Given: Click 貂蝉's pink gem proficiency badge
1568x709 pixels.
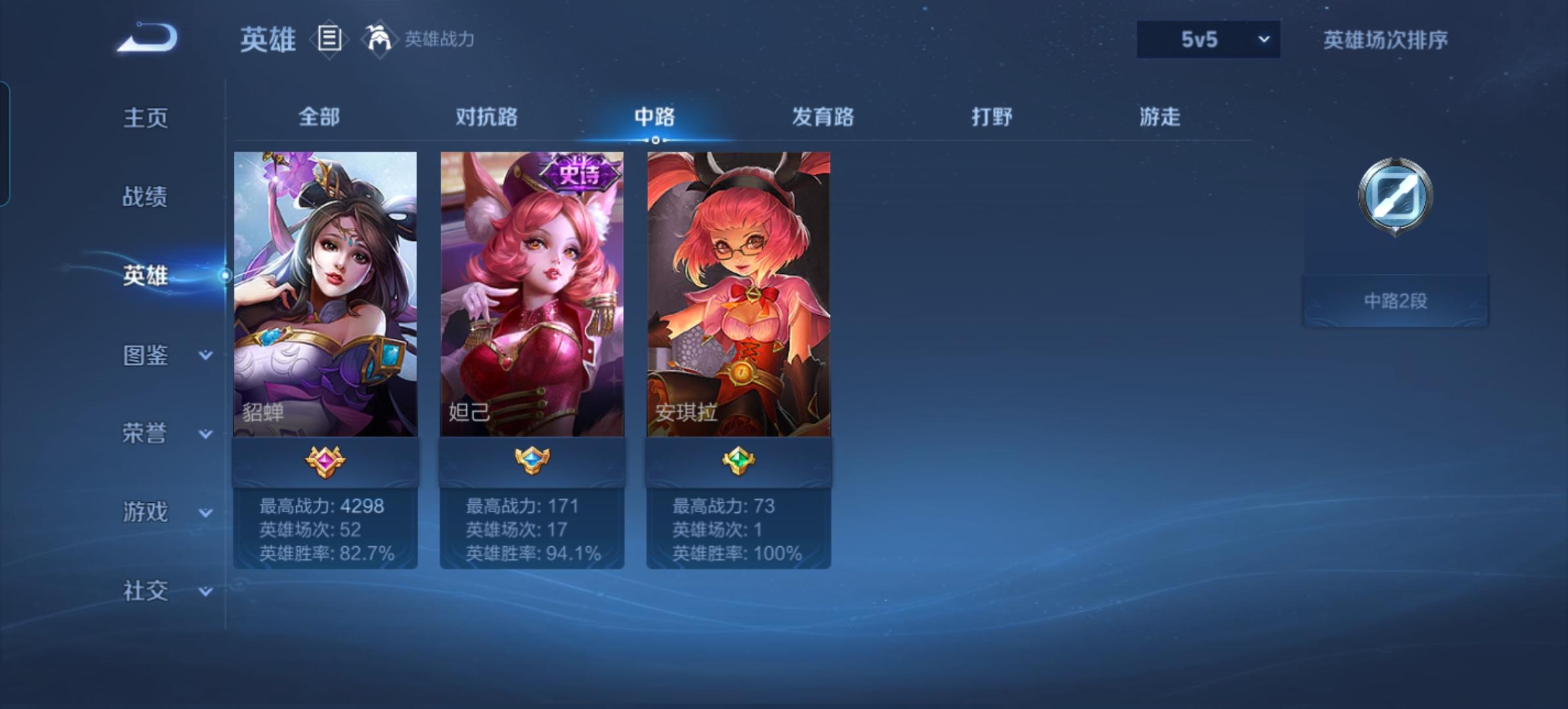Looking at the screenshot, I should click(325, 462).
